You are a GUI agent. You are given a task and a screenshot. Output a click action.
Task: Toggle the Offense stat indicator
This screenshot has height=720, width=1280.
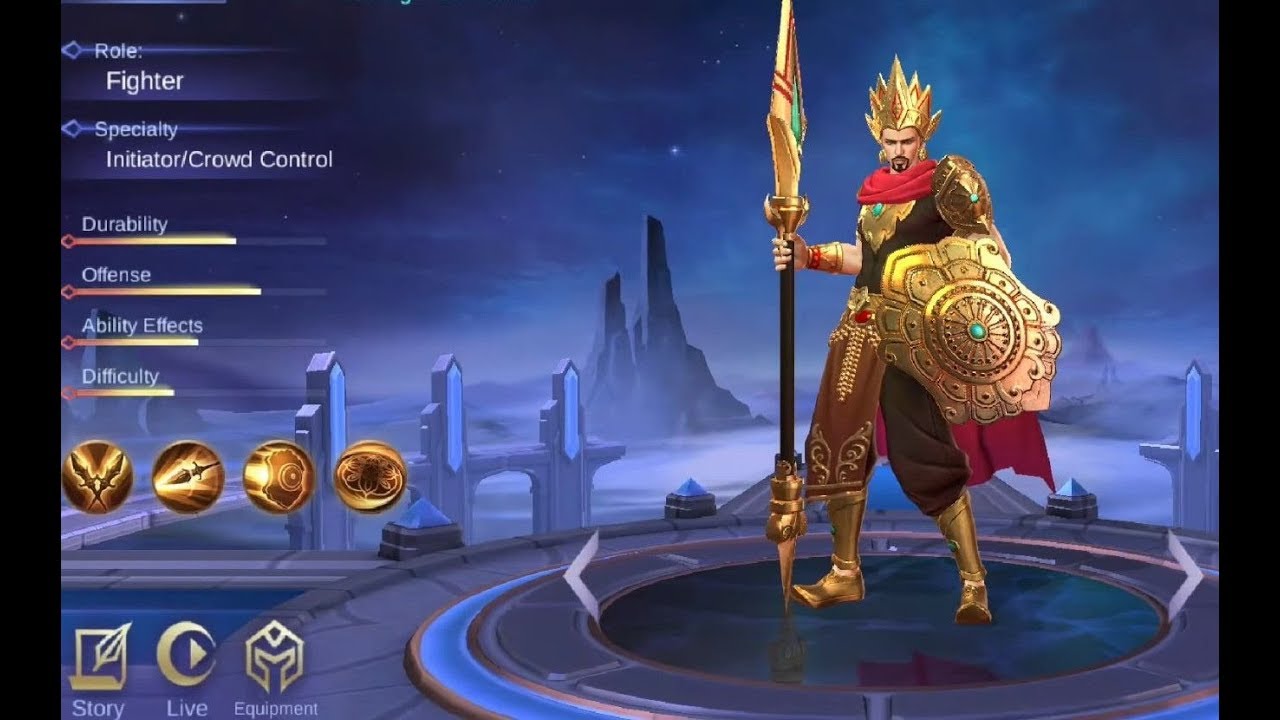pos(68,290)
